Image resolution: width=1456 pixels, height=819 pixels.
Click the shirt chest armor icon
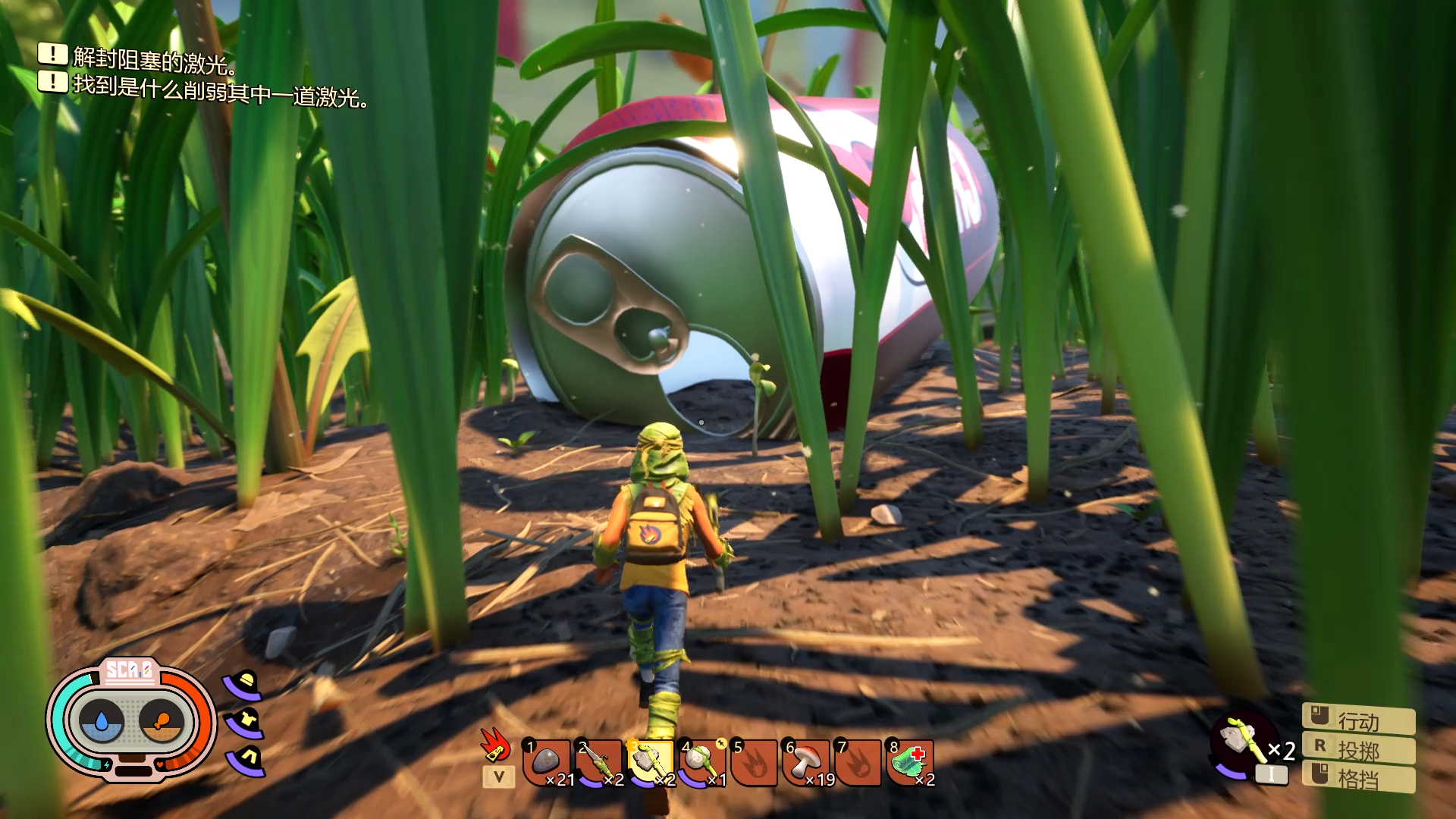coord(246,721)
